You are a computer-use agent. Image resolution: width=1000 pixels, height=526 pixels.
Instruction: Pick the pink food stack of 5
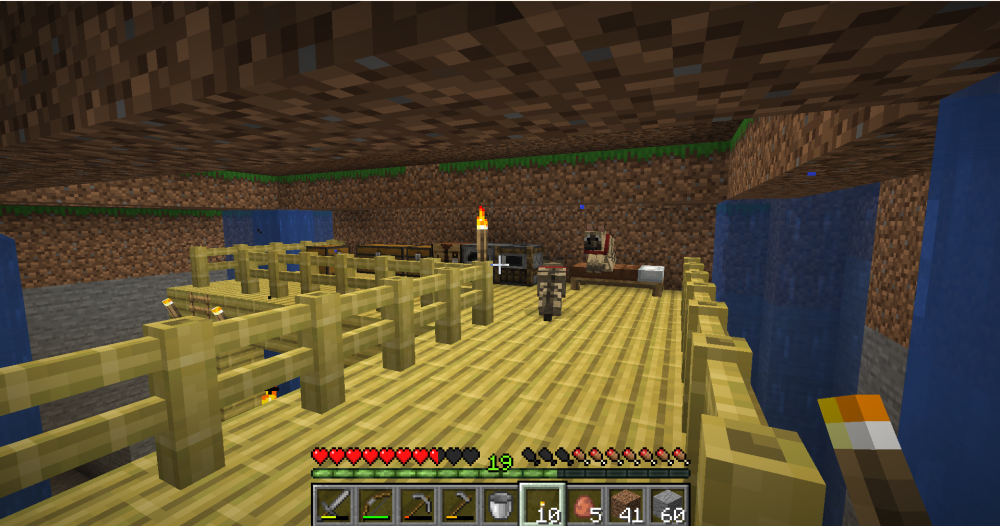(585, 505)
